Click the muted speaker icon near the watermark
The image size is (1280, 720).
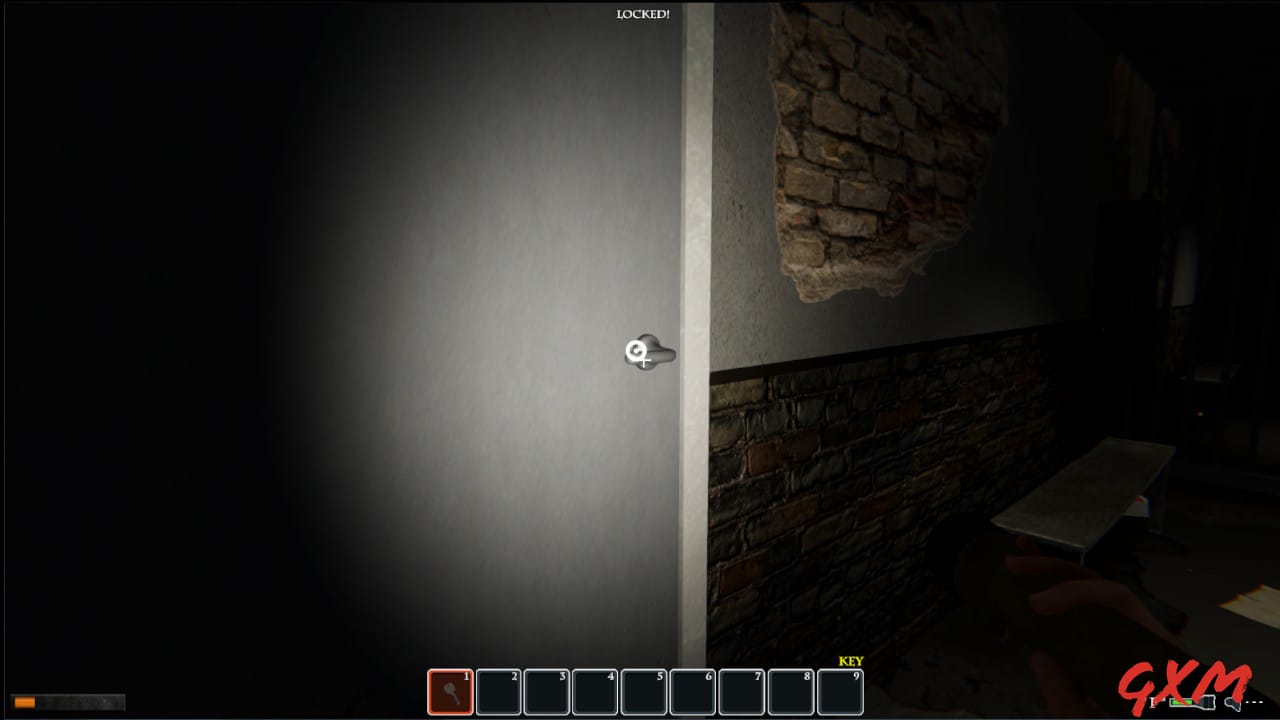click(x=1231, y=703)
